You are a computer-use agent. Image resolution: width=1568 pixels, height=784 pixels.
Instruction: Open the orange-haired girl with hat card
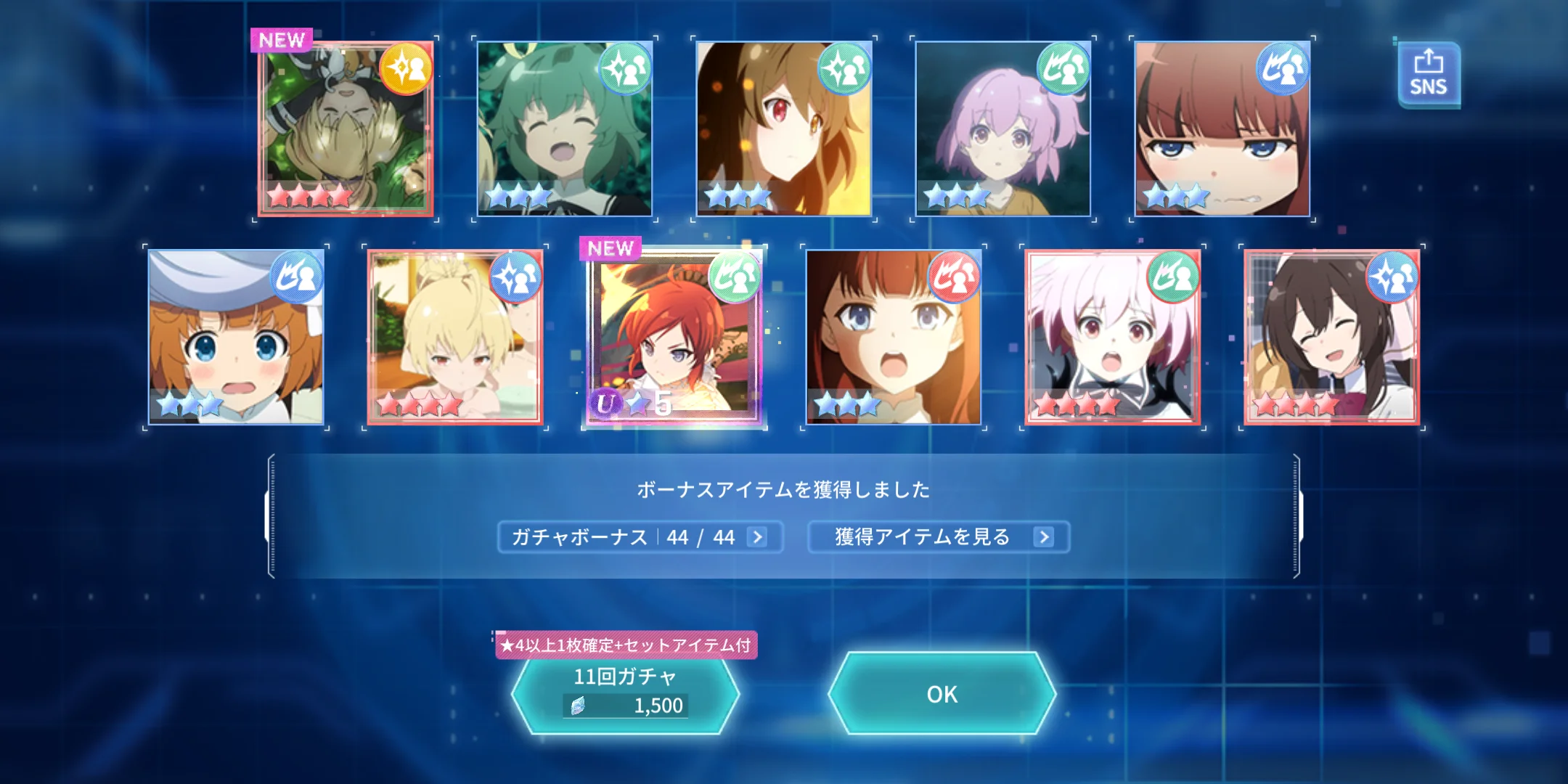[x=236, y=338]
